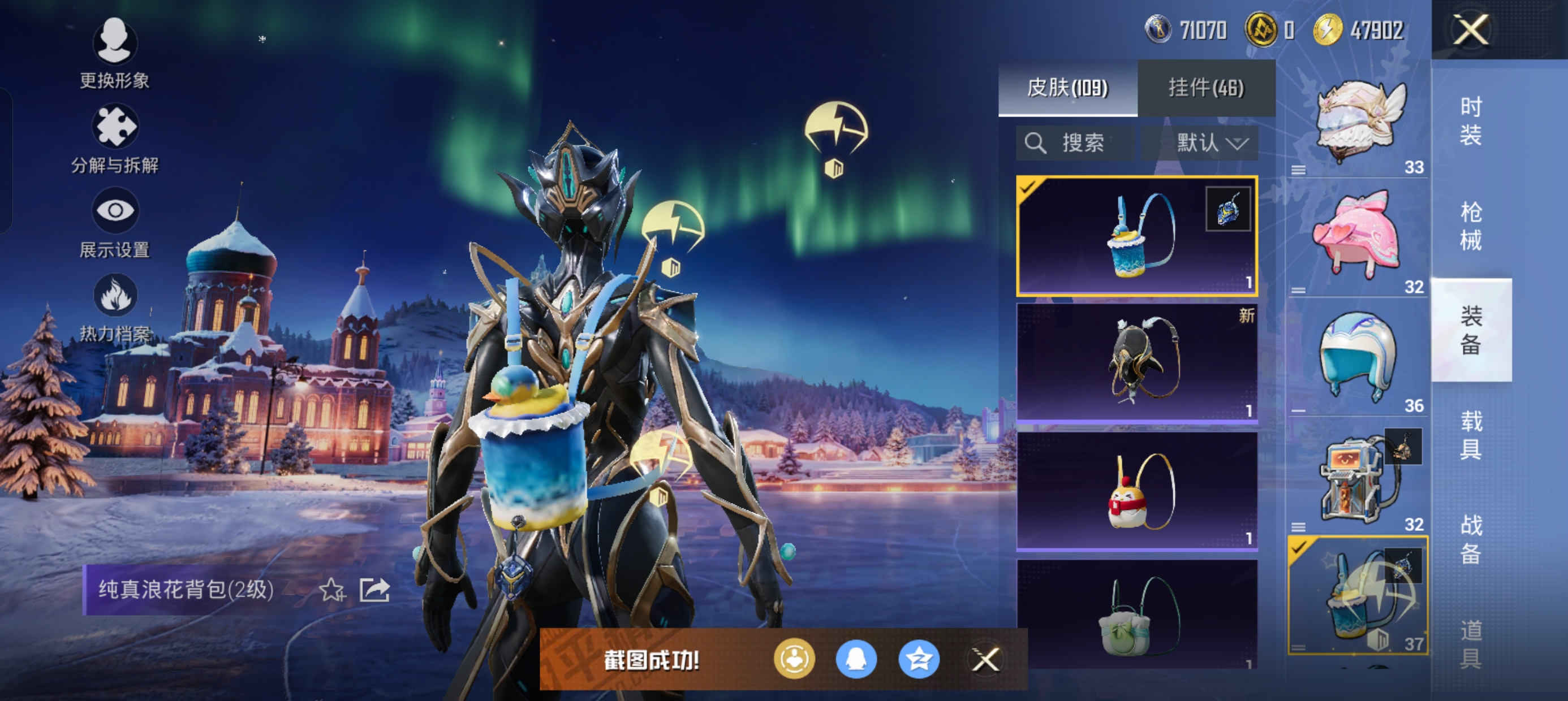
Task: Select the black winged backpack marked 新
Action: 1137,361
